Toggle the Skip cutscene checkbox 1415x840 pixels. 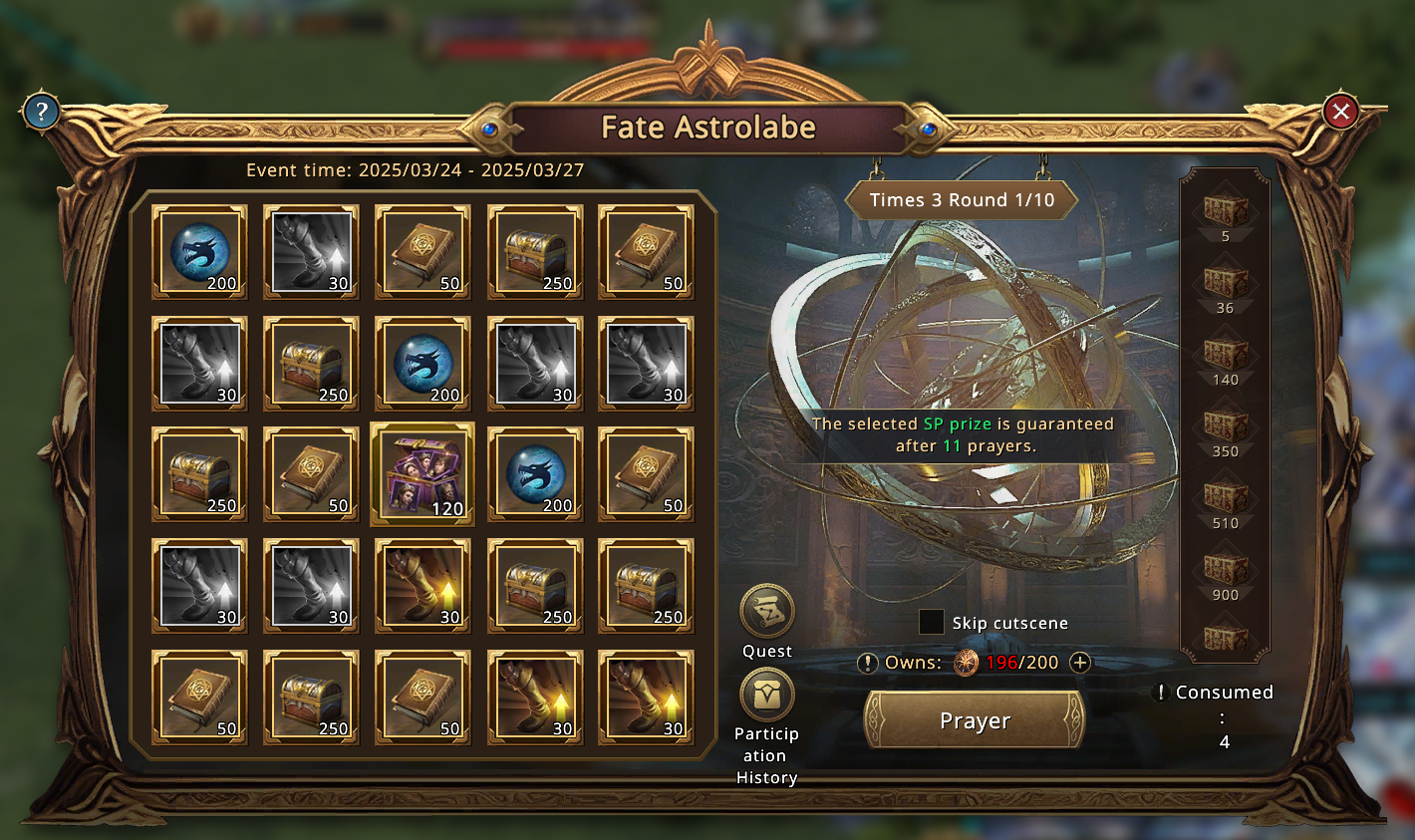pos(931,622)
